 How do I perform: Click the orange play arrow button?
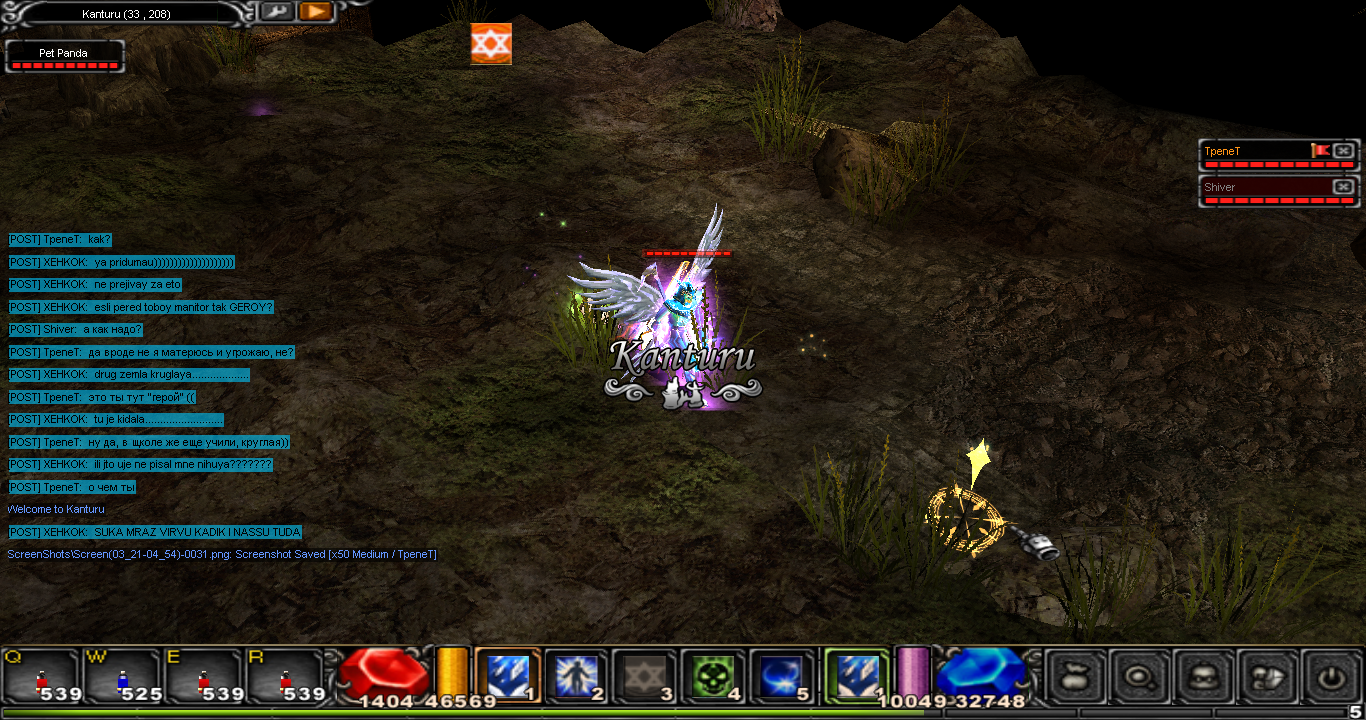click(x=315, y=11)
